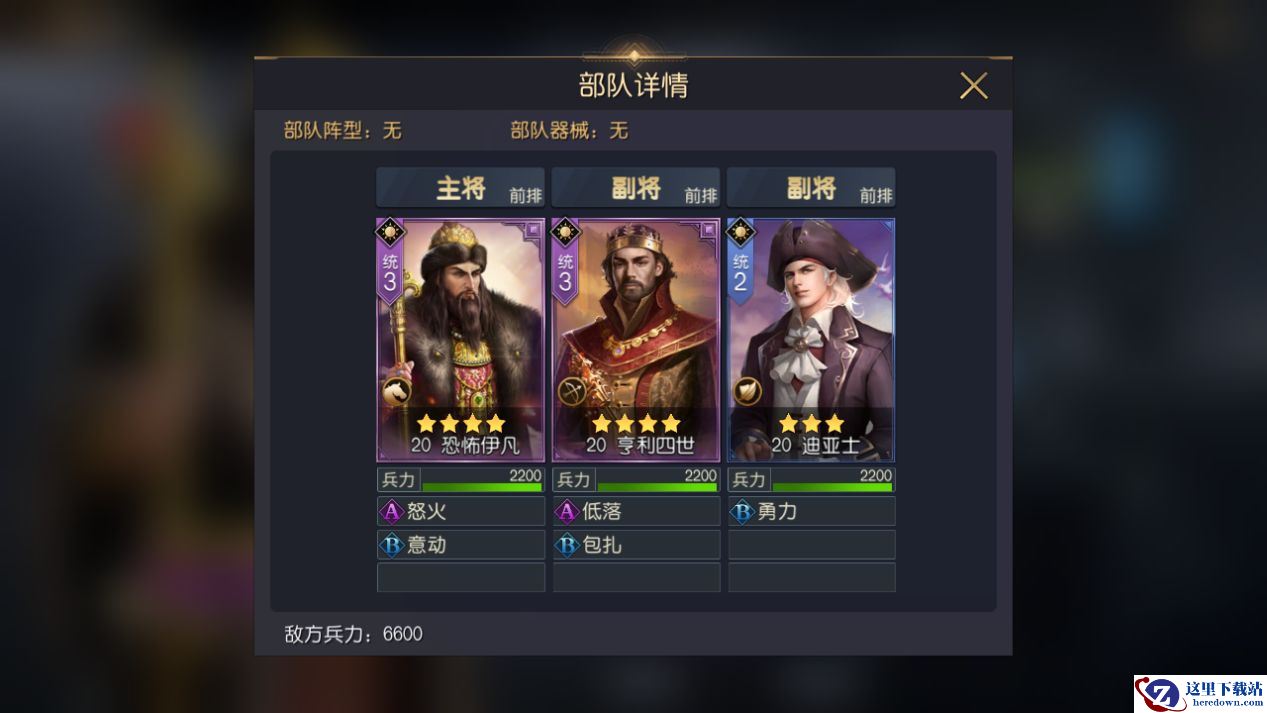Select the 迪亚士 general card
Viewport: 1267px width, 713px height.
[811, 340]
